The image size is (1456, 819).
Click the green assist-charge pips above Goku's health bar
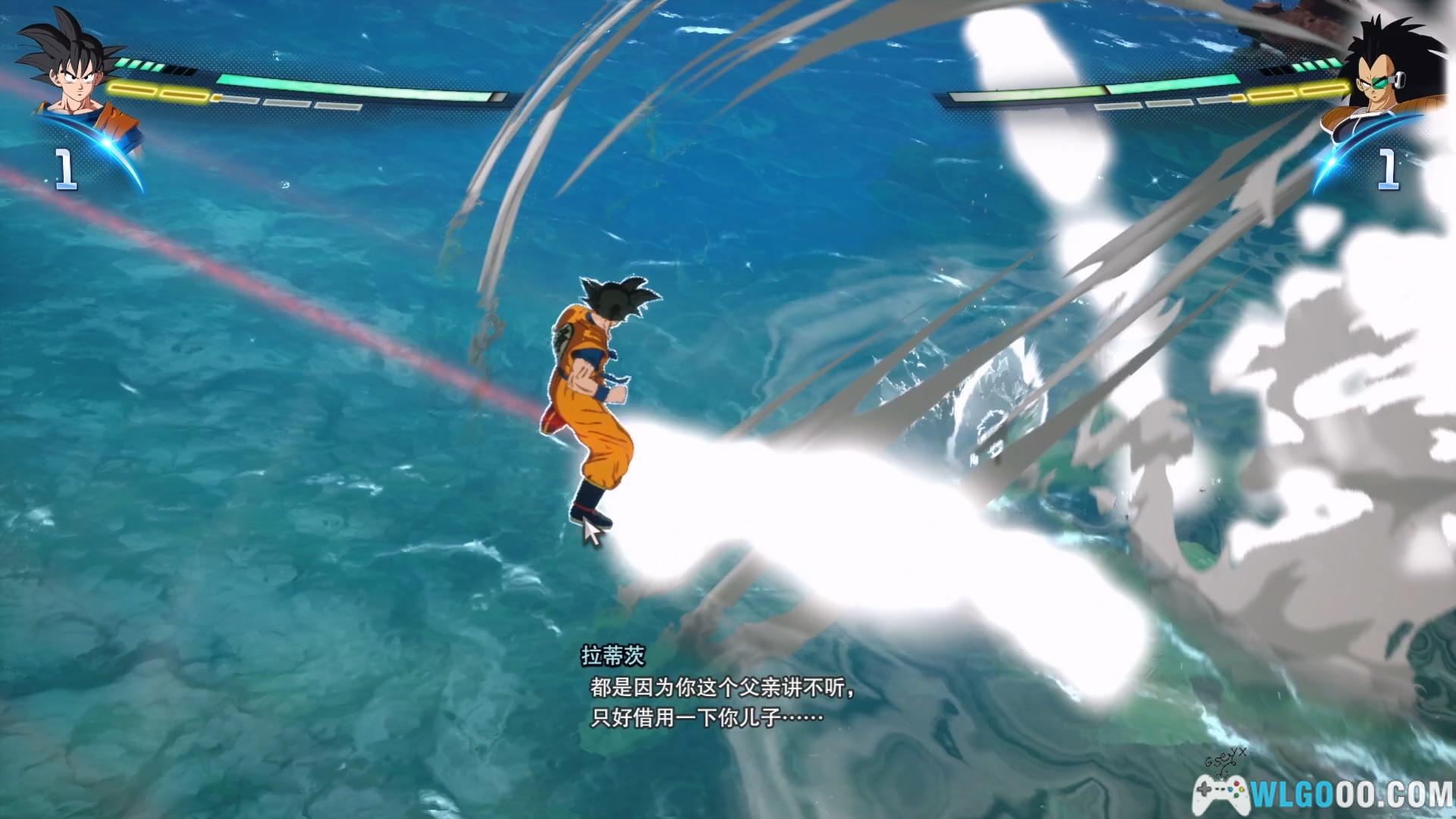(138, 65)
